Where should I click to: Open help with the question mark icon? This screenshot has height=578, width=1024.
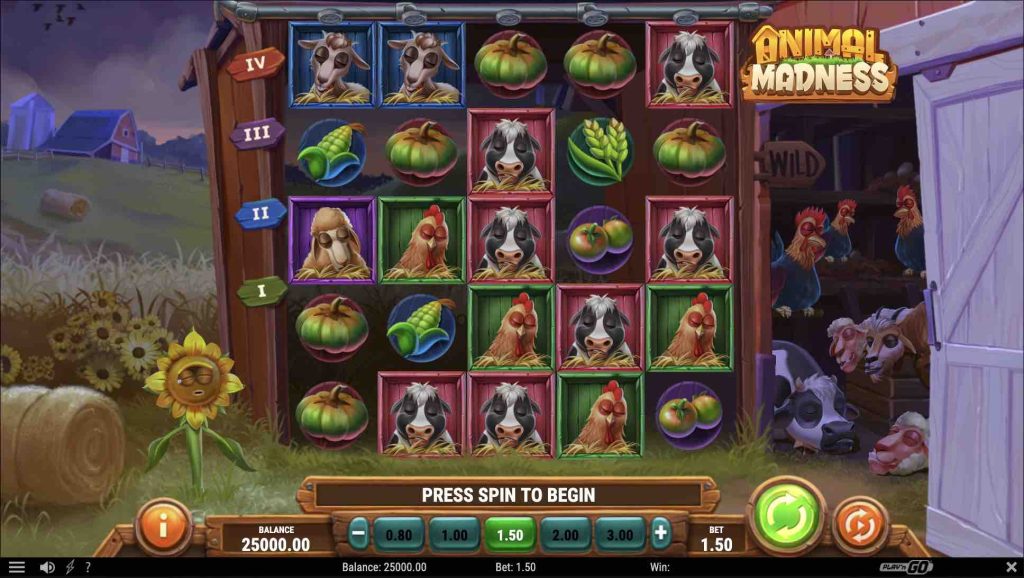coord(88,567)
